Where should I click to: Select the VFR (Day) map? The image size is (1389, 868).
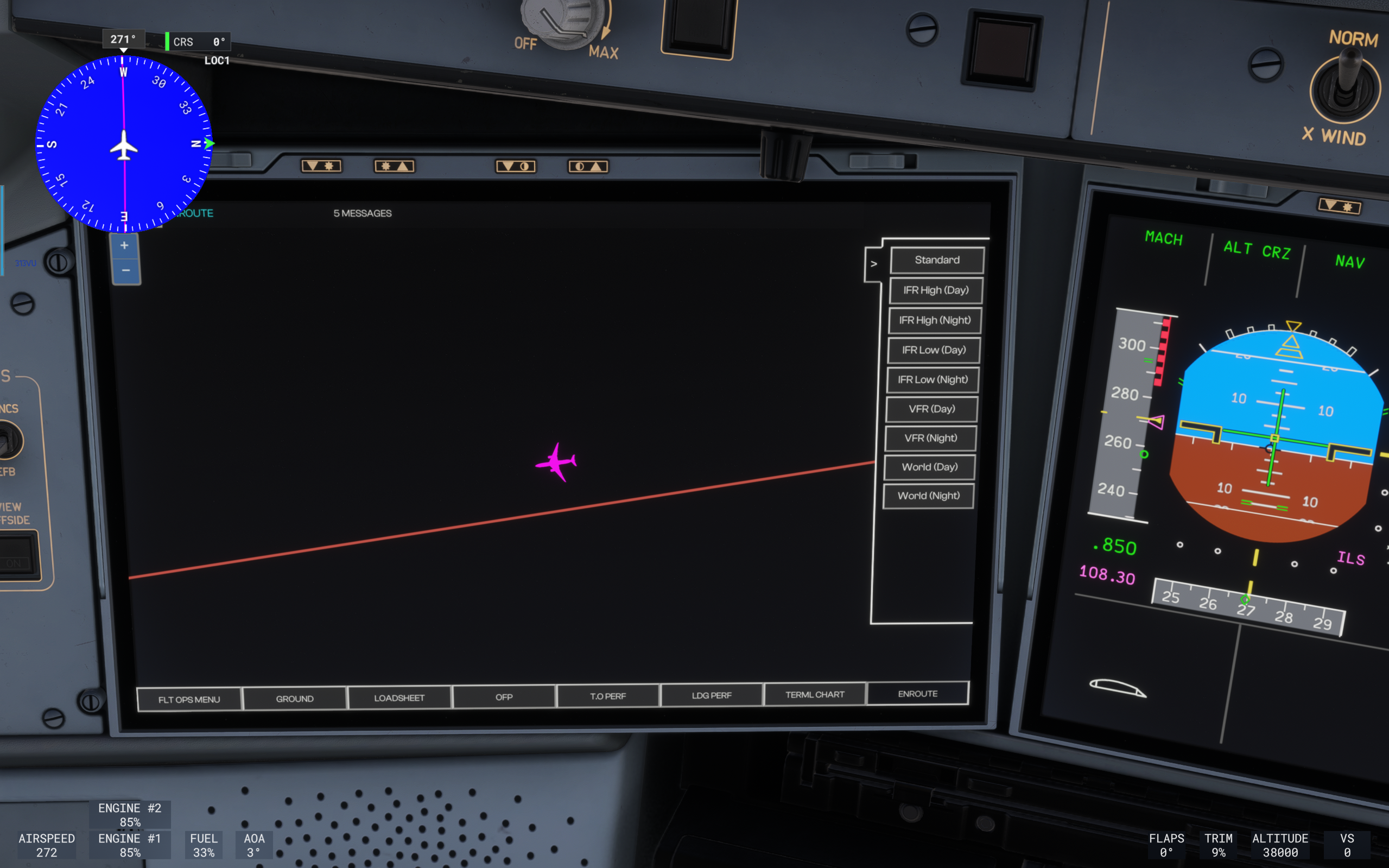(x=931, y=409)
